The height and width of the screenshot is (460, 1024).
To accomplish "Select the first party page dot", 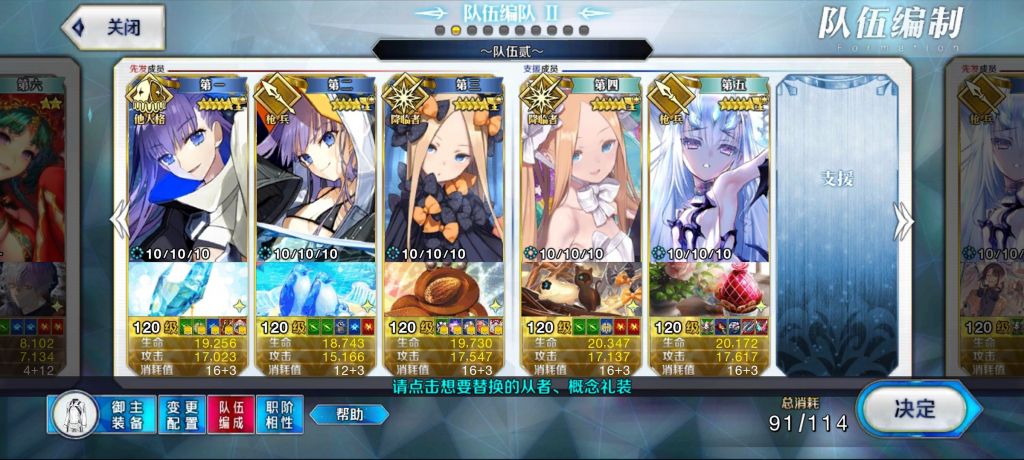I will click(439, 31).
